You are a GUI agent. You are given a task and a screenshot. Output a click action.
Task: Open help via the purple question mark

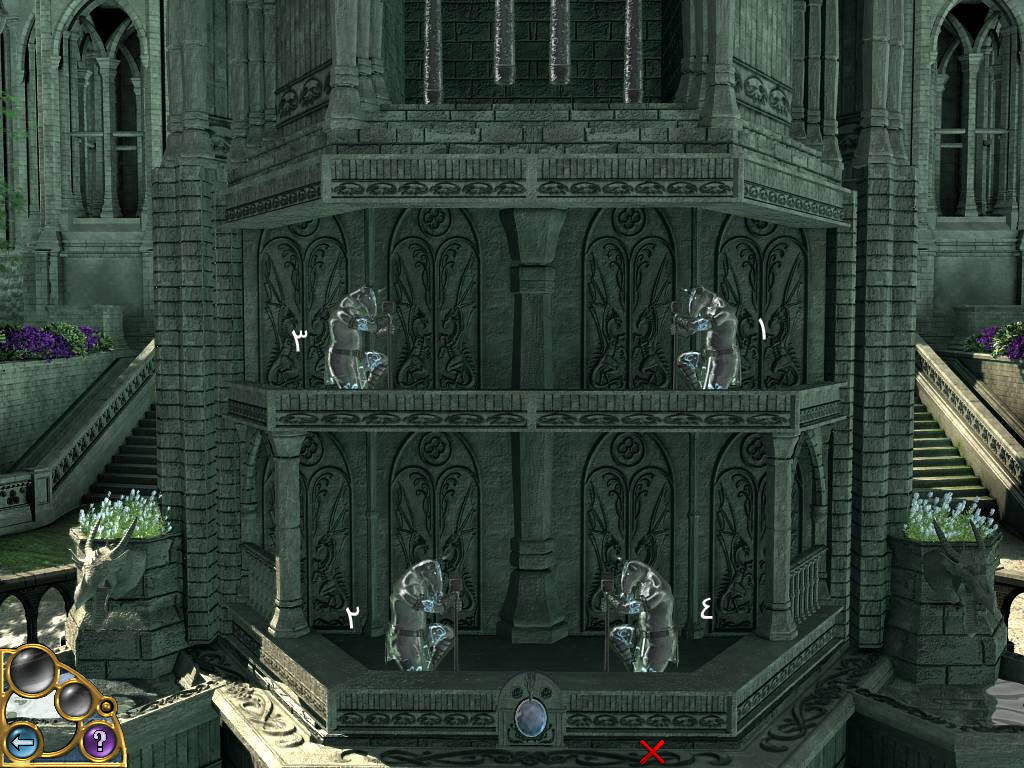(x=98, y=741)
